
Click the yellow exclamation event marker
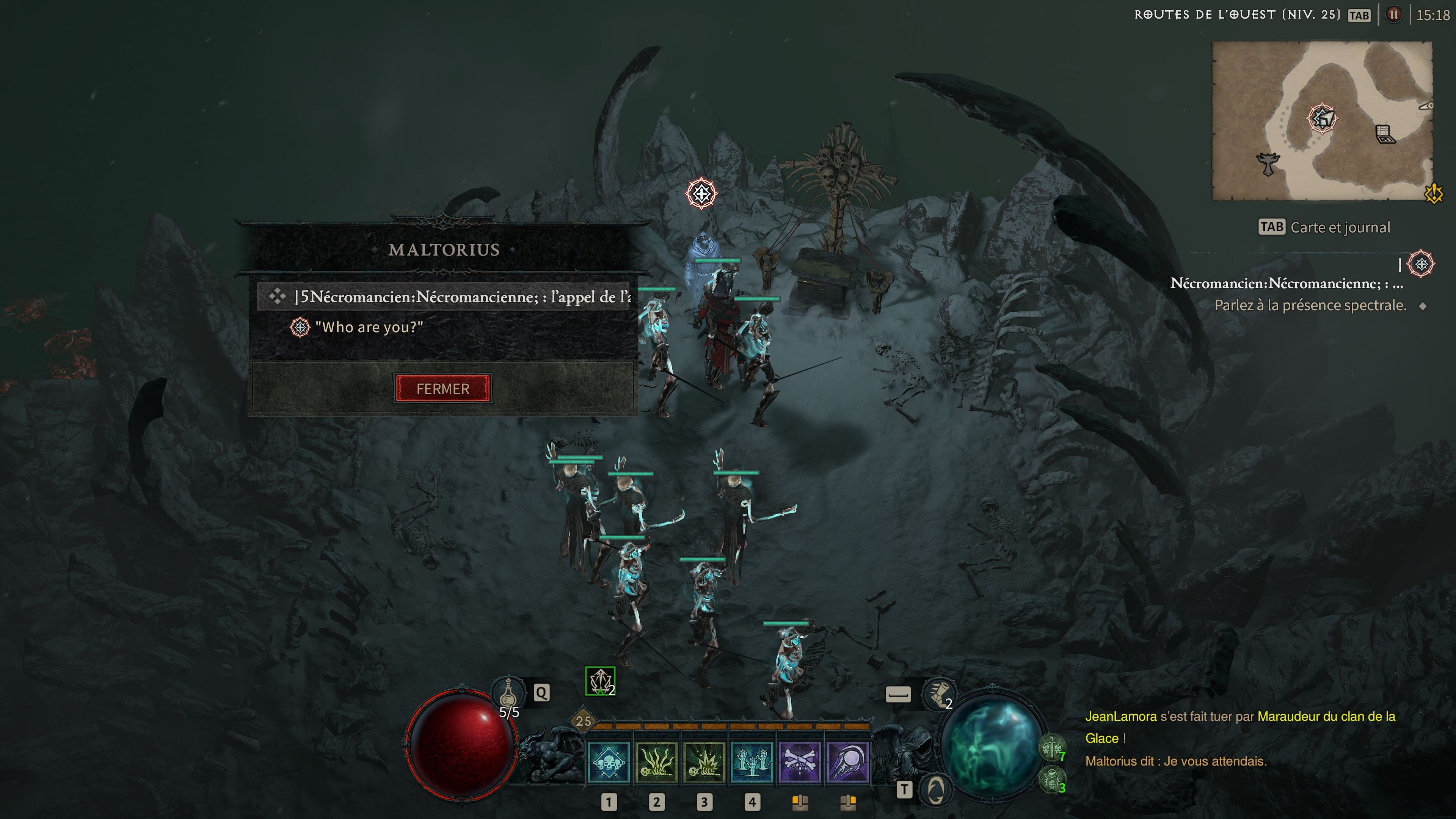pos(1434,194)
